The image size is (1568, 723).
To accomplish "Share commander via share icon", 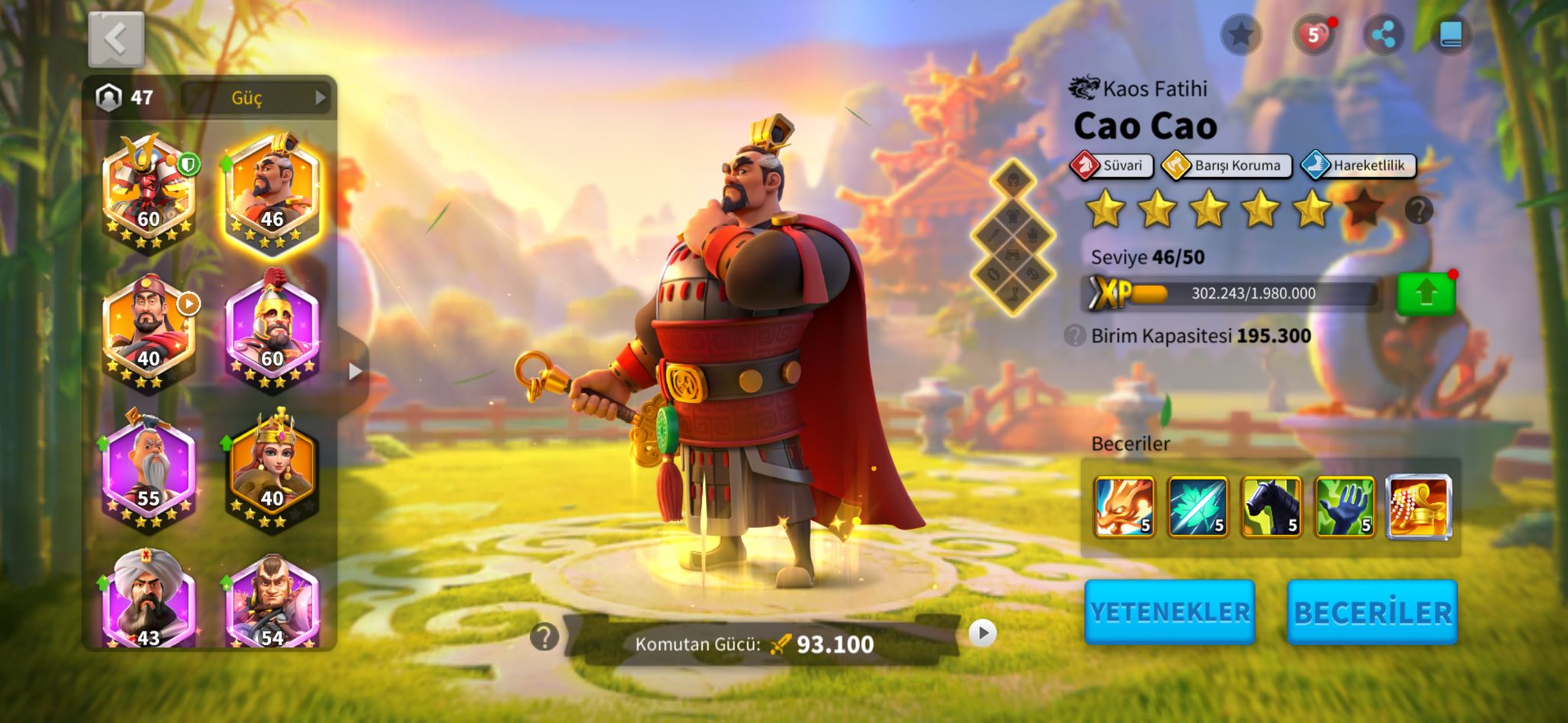I will 1383,34.
